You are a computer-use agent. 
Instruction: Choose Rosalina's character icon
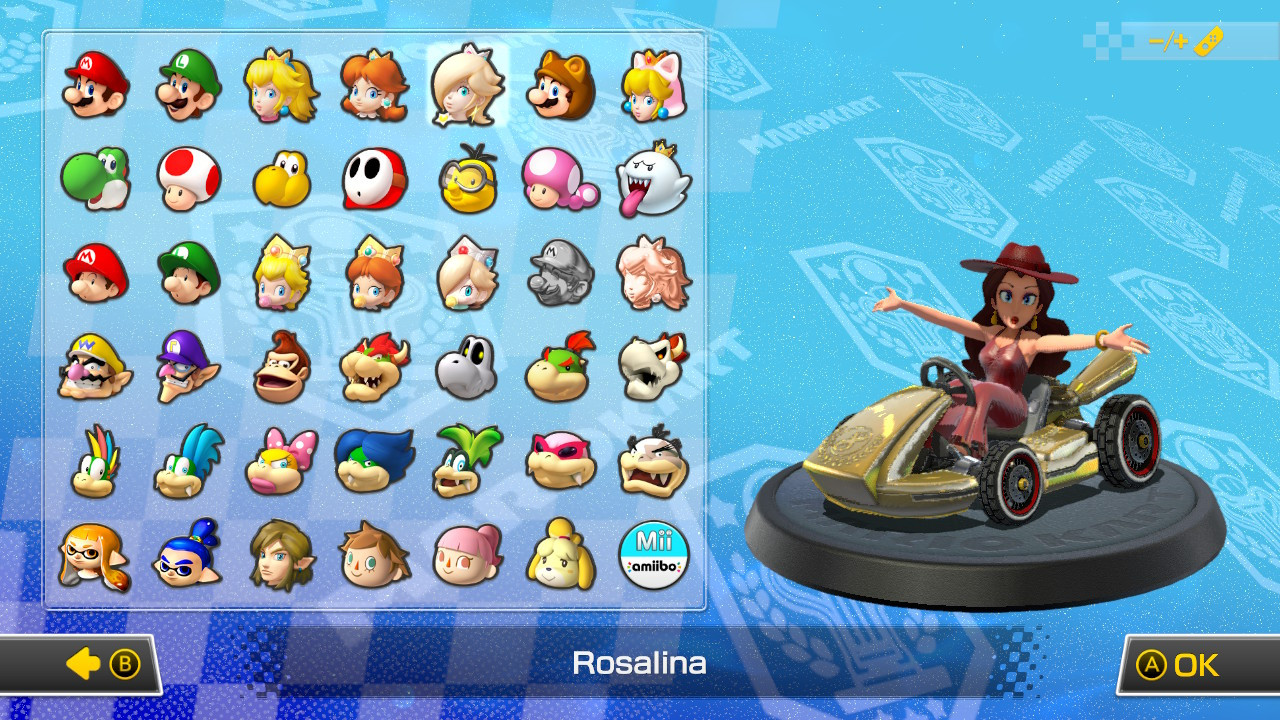468,86
